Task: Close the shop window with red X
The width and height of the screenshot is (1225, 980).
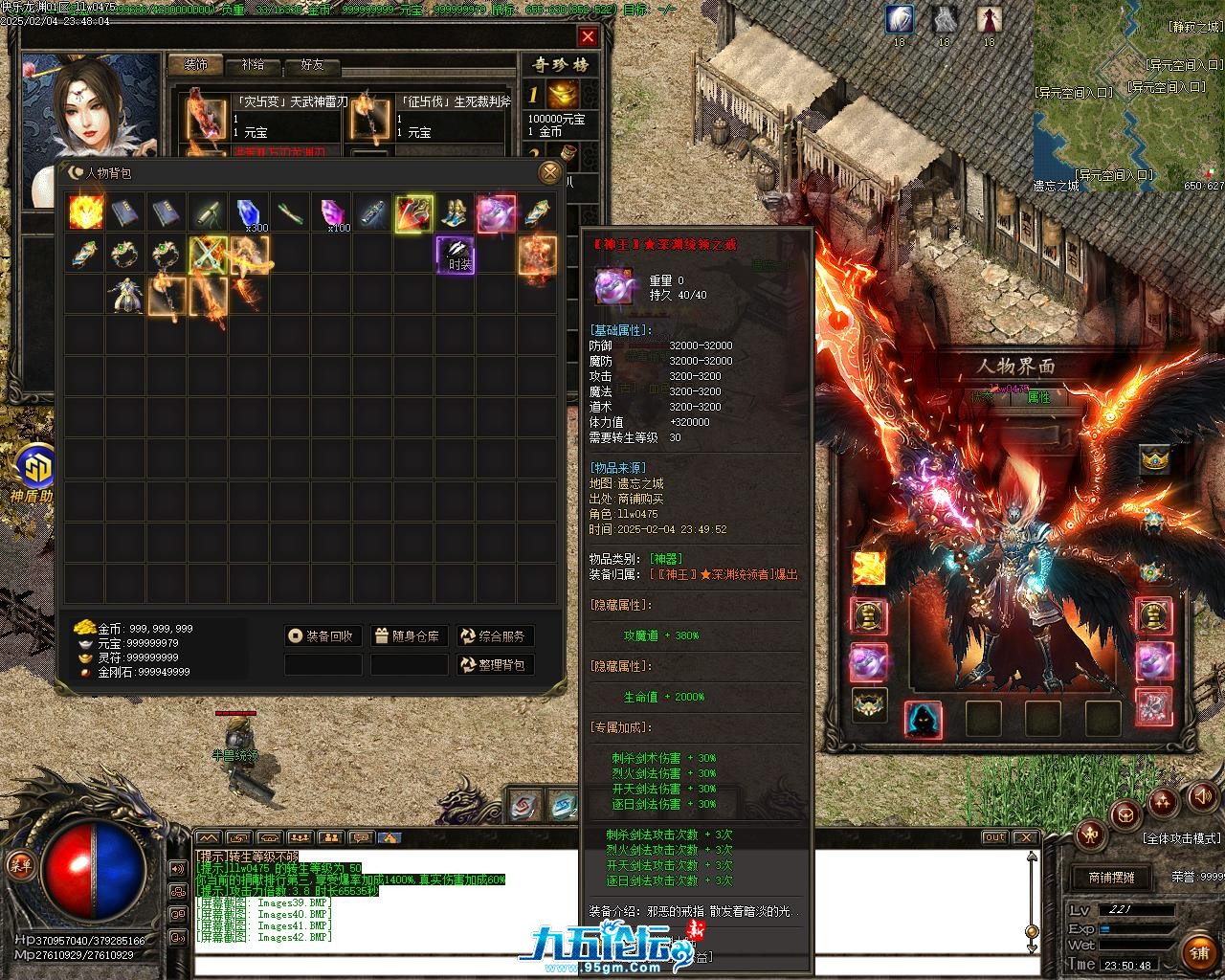Action: (x=588, y=37)
